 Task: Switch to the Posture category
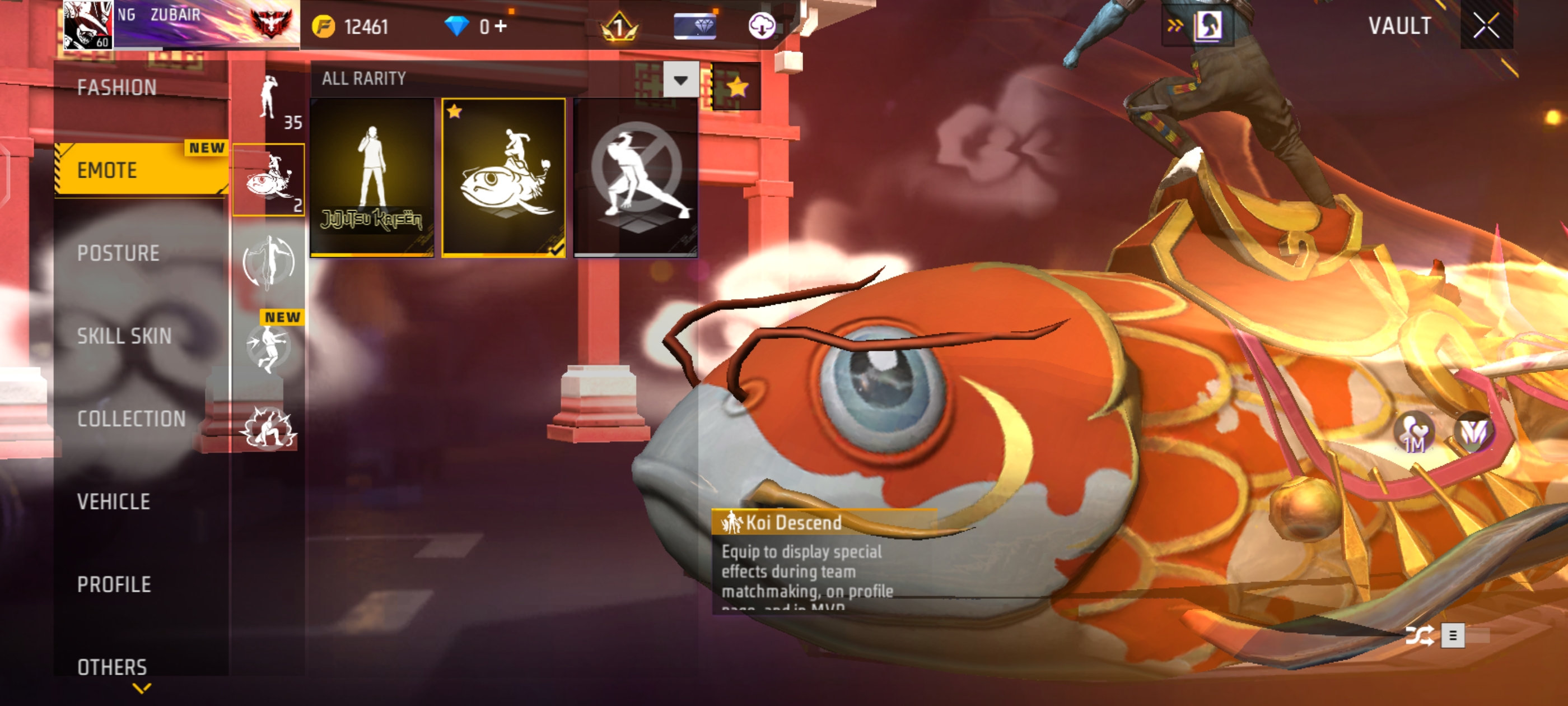[118, 253]
